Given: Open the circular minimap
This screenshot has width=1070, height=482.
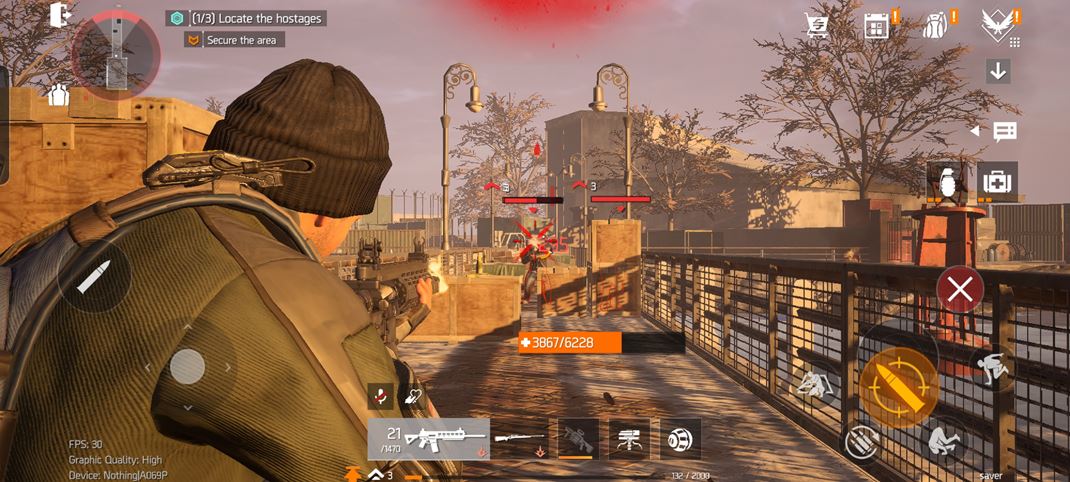Looking at the screenshot, I should pos(116,54).
